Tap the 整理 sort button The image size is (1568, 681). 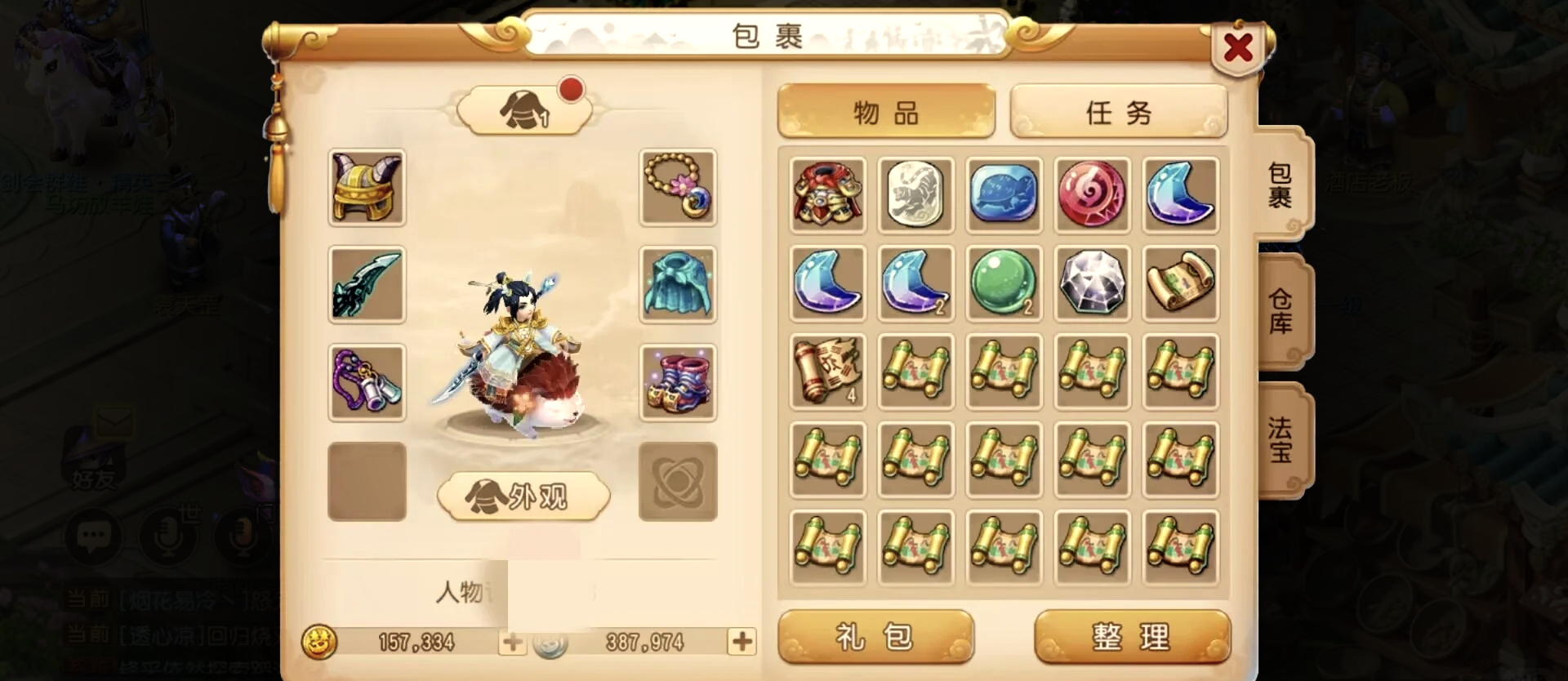(x=1131, y=637)
